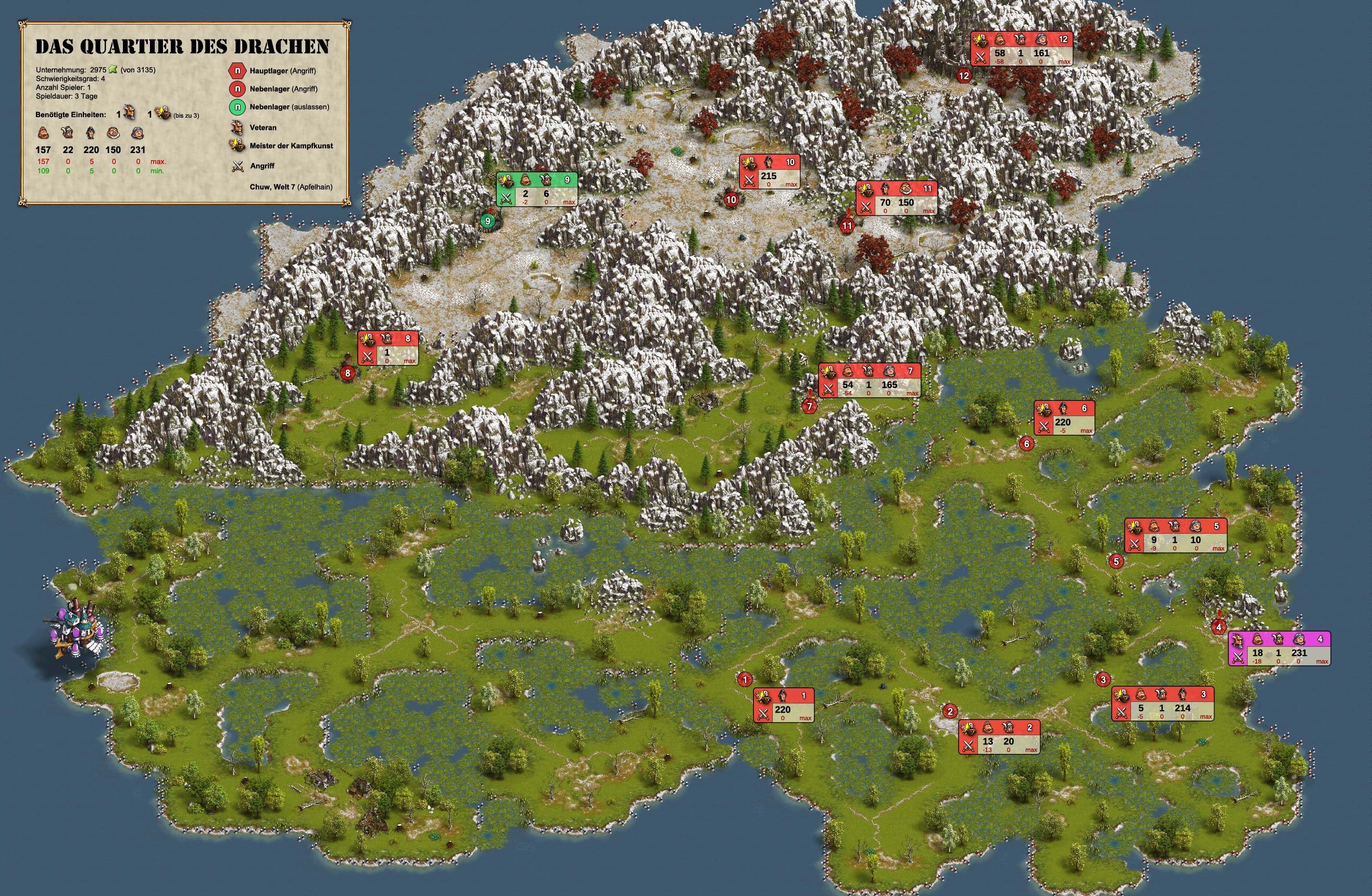1372x896 pixels.
Task: Choose the green skip-camp marker 9
Action: point(488,221)
